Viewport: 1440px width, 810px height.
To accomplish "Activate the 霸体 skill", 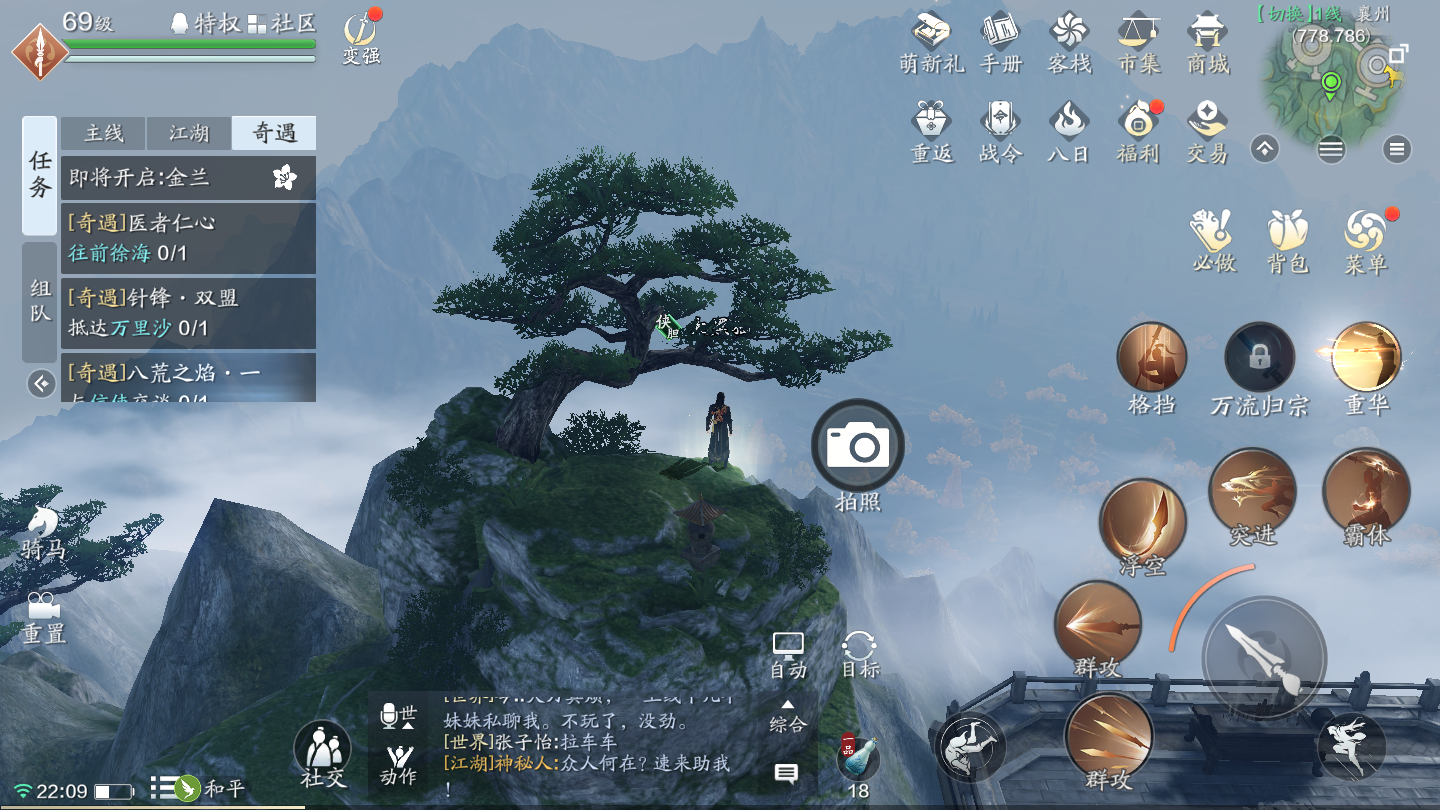I will pyautogui.click(x=1366, y=492).
